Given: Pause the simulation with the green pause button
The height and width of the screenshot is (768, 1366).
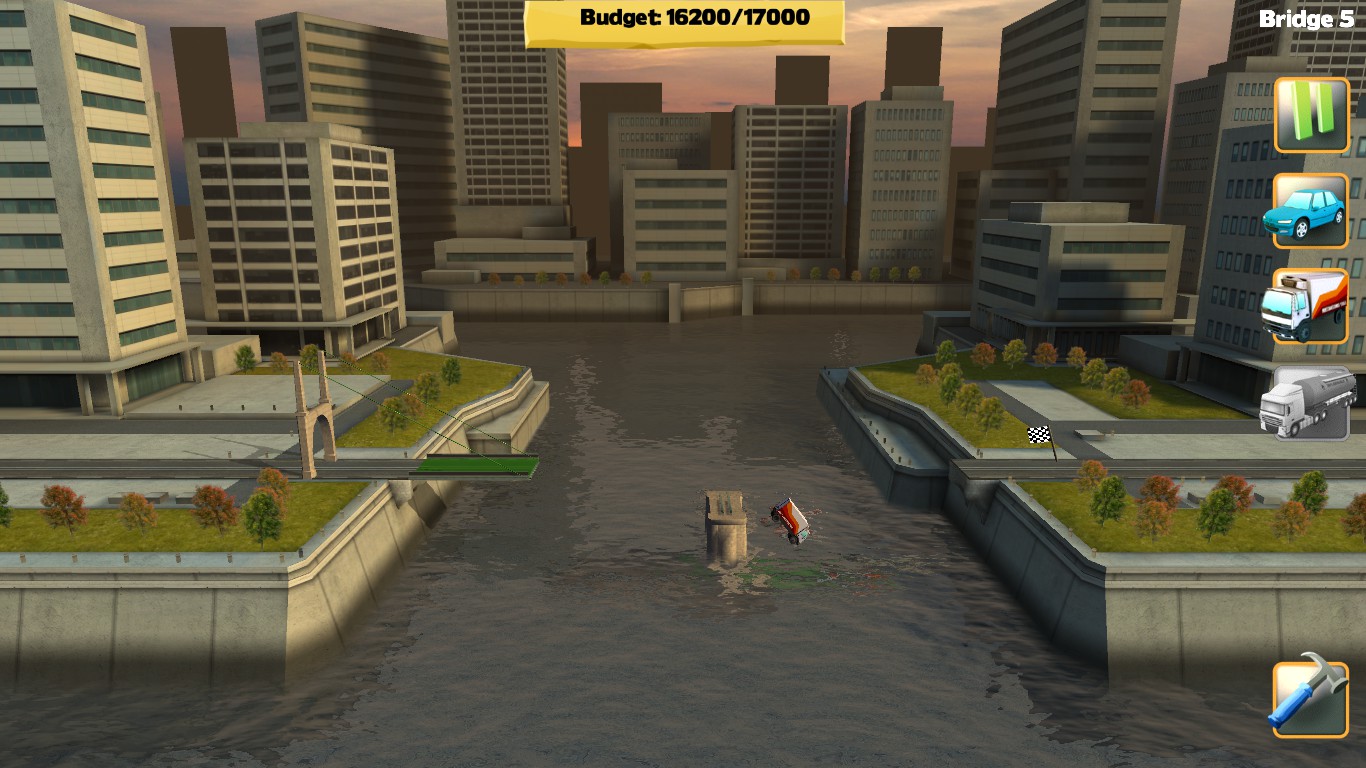Looking at the screenshot, I should [1311, 115].
